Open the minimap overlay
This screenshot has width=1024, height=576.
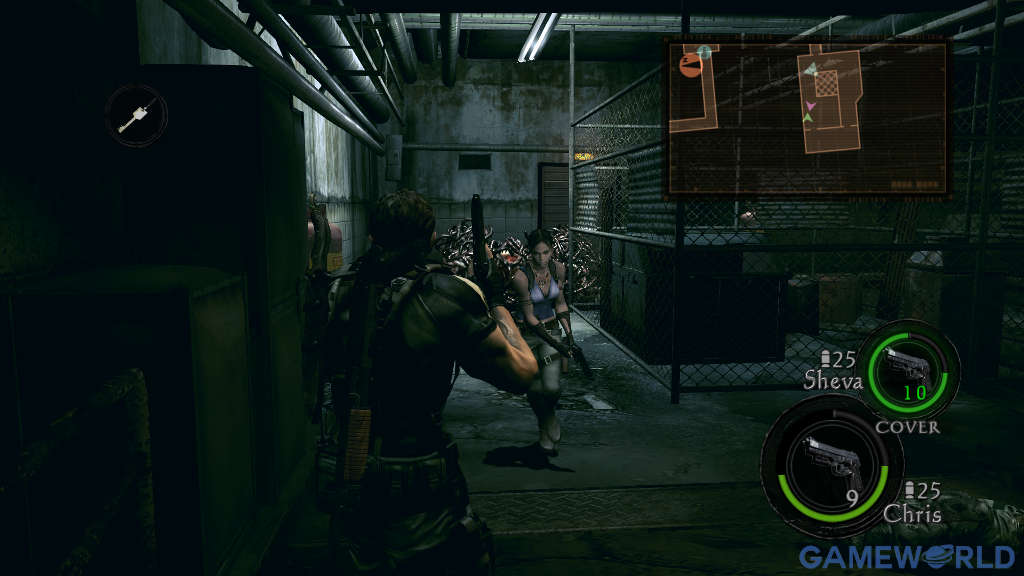coord(807,117)
